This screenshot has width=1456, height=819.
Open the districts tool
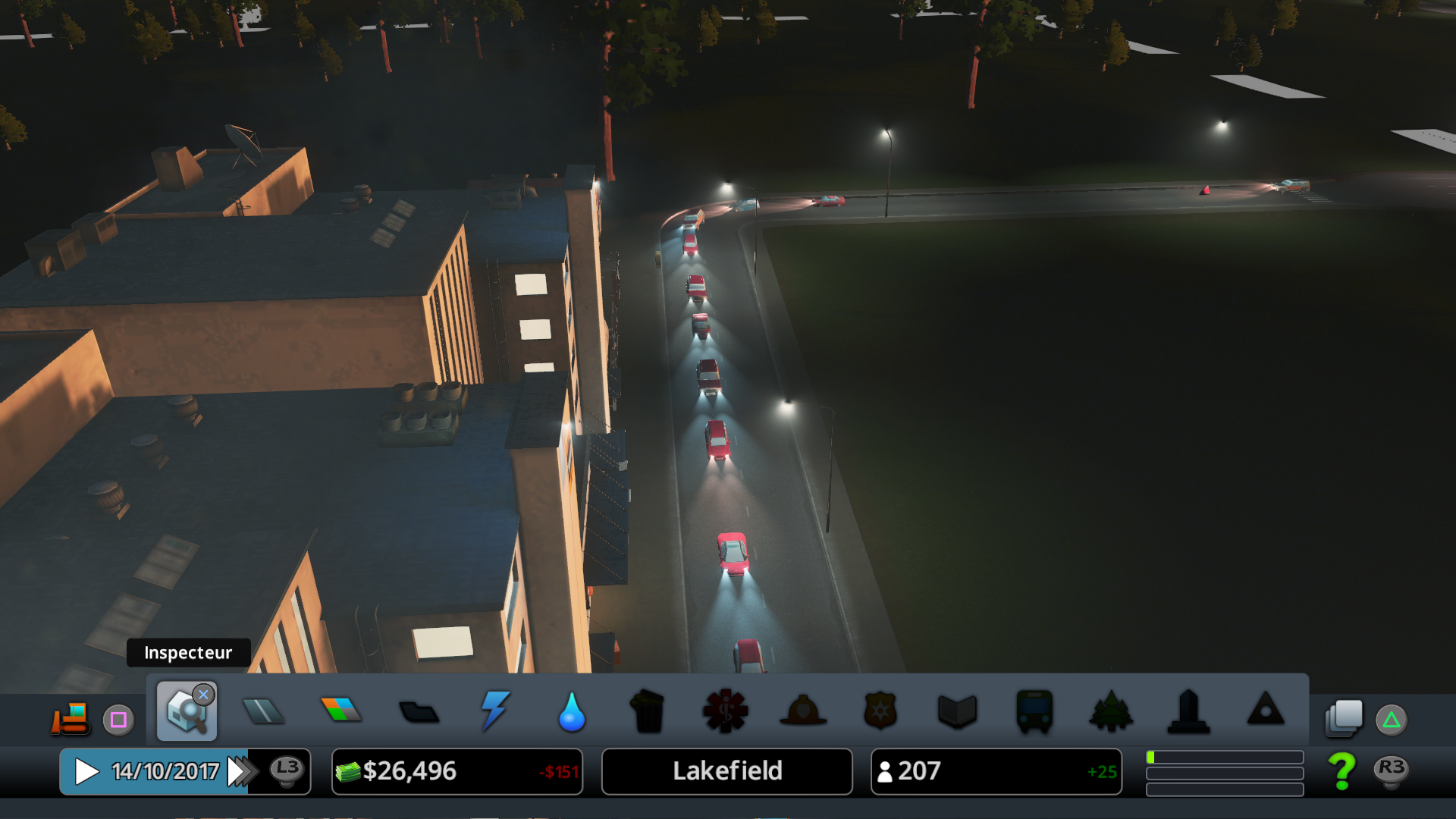(x=419, y=712)
